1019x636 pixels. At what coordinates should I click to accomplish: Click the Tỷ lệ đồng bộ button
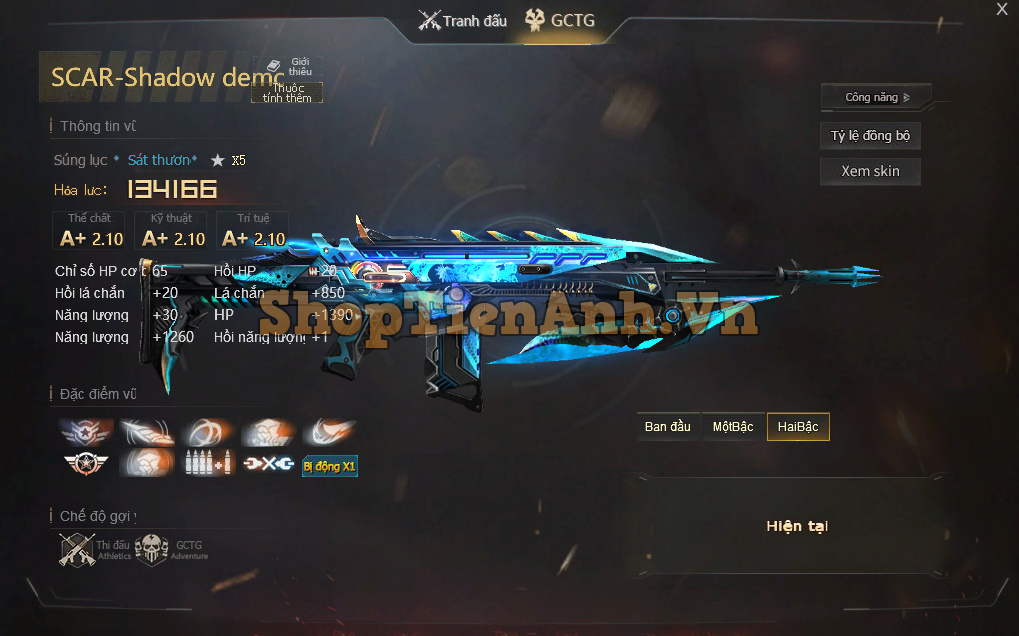(x=870, y=136)
